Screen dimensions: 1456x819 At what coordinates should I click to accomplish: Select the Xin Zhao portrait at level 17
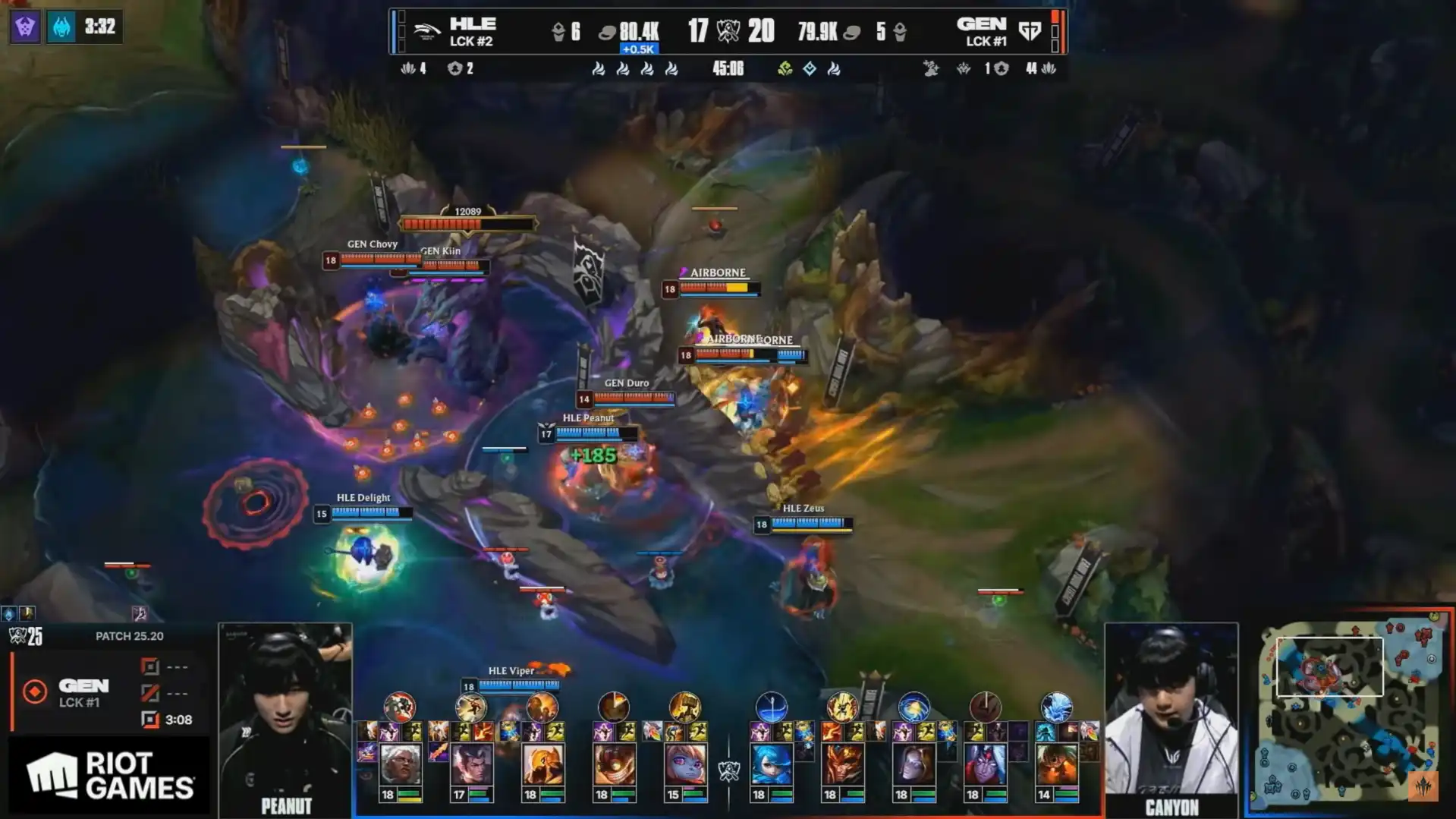471,764
